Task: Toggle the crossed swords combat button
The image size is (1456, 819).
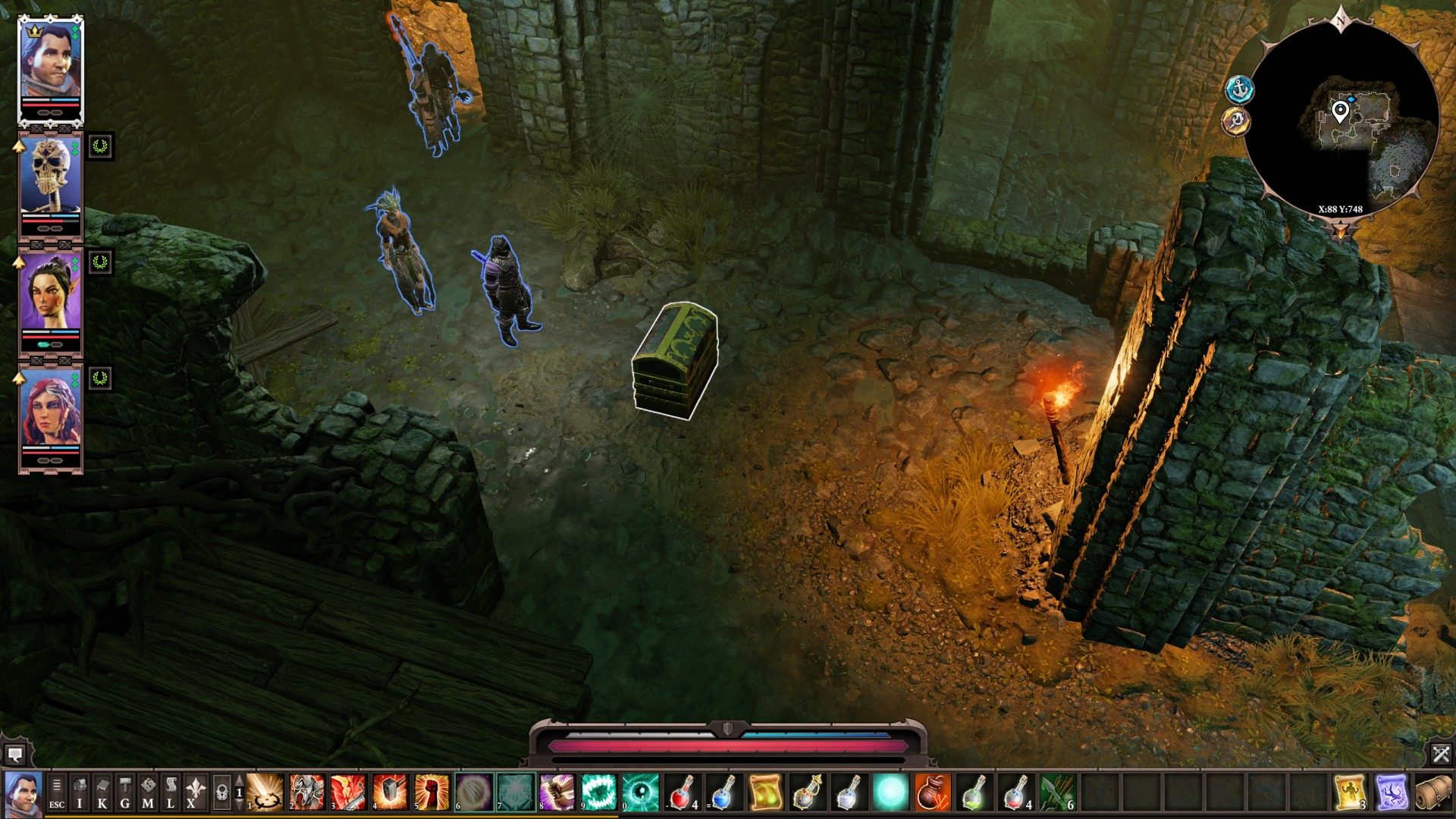Action: coord(1441,755)
